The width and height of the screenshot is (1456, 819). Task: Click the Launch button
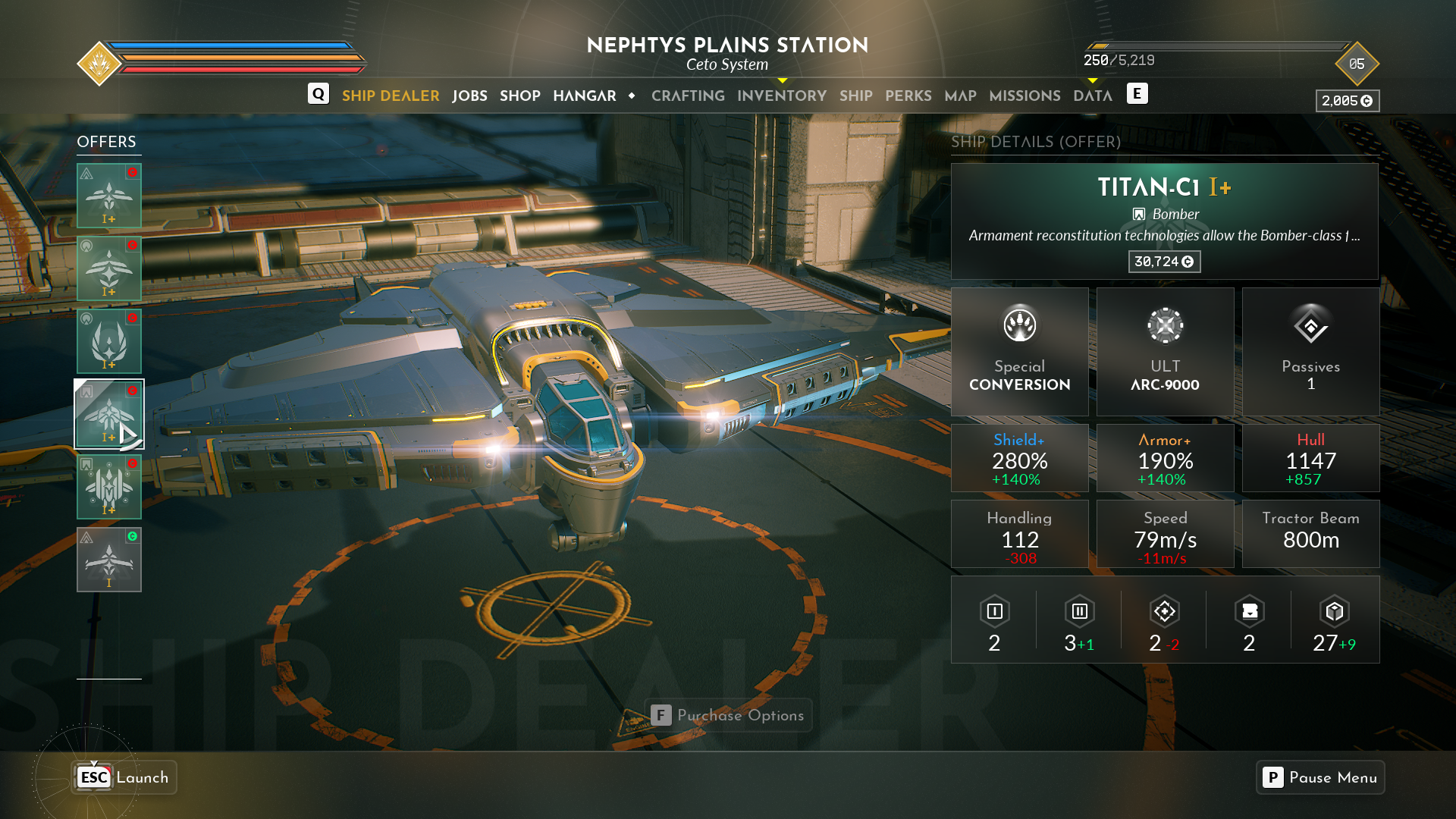click(124, 777)
